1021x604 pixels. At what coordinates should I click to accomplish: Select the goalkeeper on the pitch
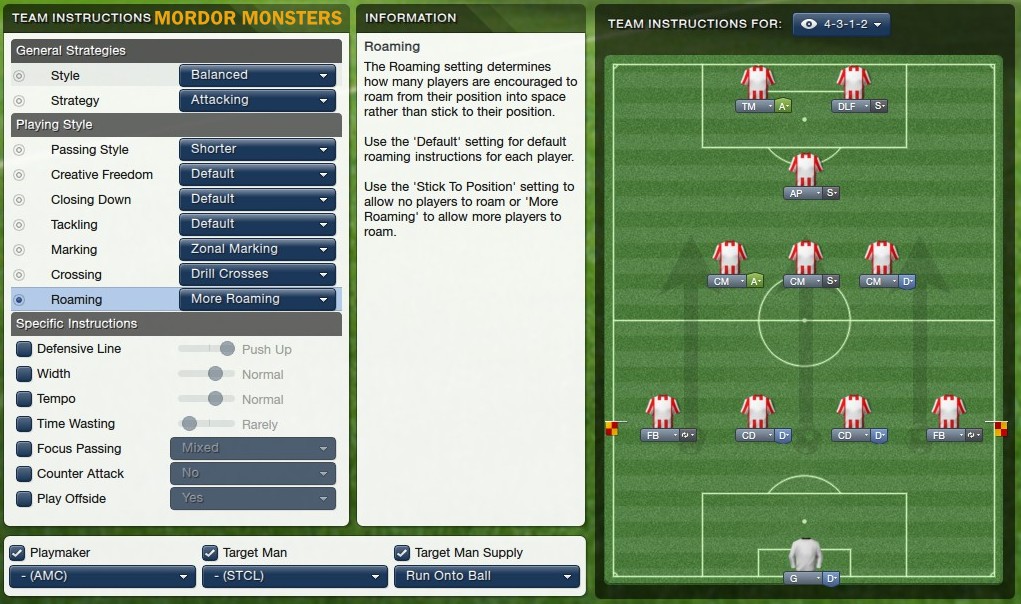coord(805,554)
